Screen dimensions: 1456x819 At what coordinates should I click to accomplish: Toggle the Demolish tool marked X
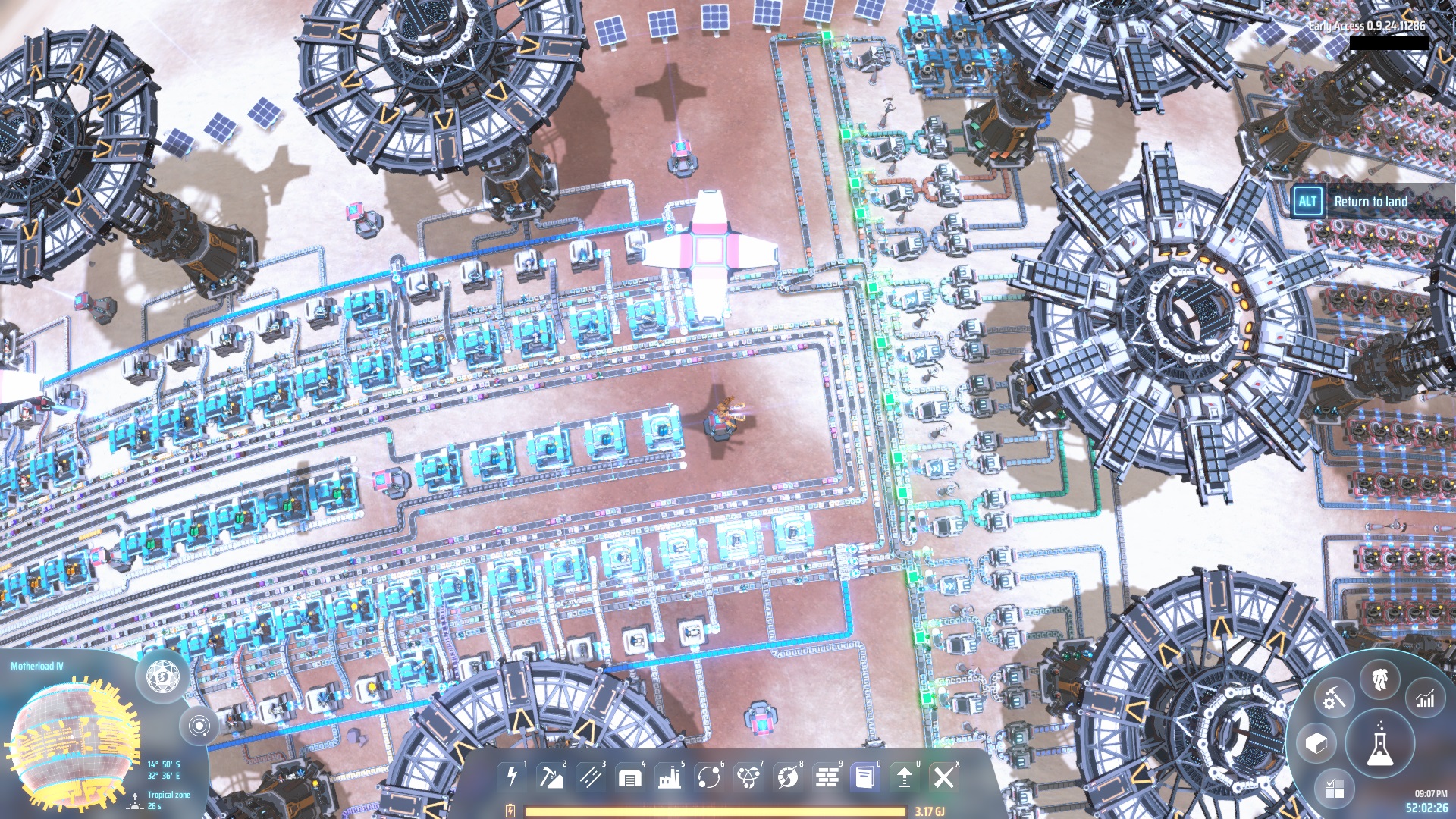pos(943,777)
